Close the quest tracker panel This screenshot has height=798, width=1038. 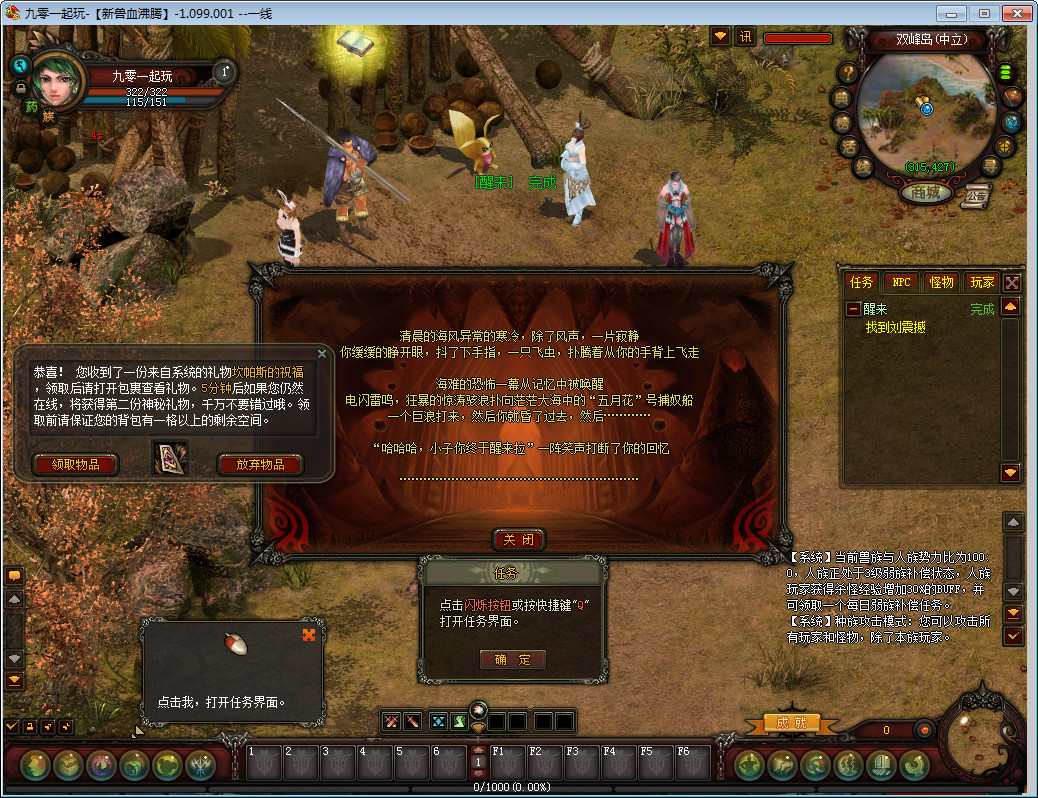tap(1012, 283)
